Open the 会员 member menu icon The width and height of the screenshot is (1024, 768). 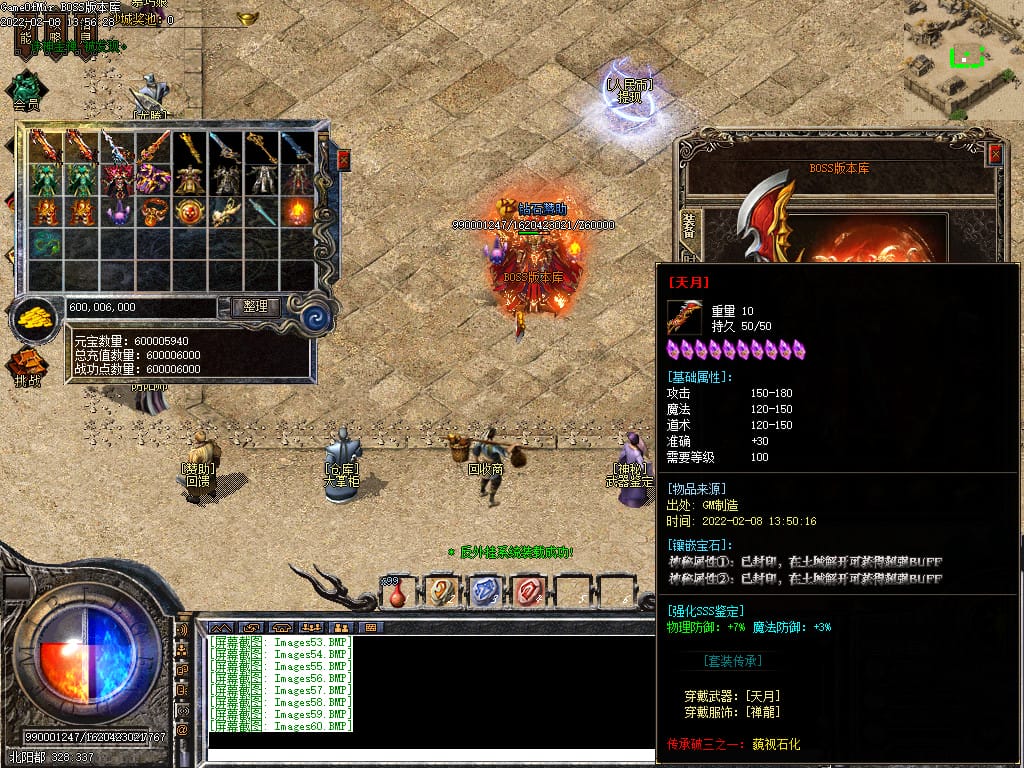click(26, 88)
